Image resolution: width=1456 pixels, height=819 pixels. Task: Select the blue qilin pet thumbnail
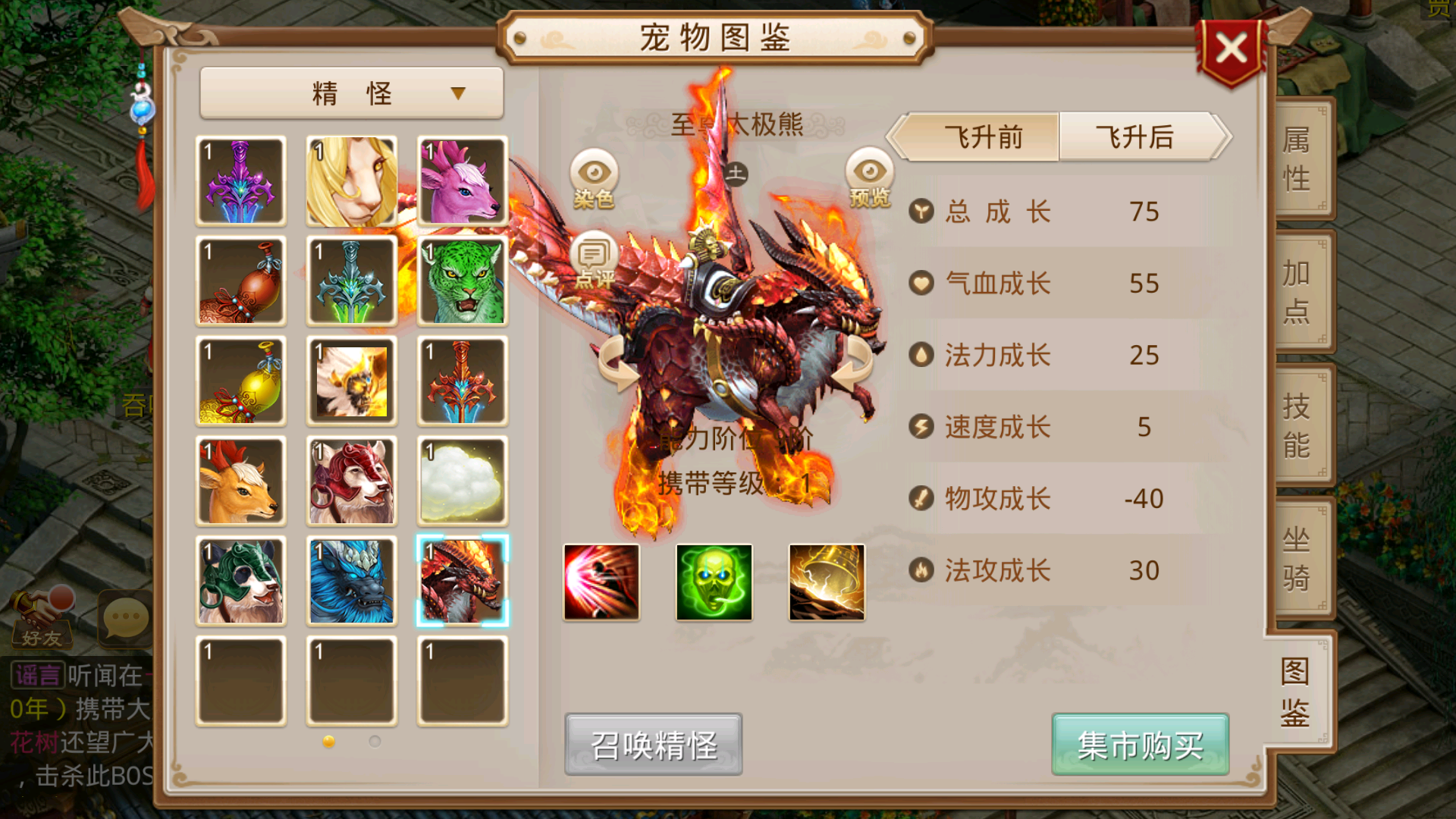tap(352, 581)
